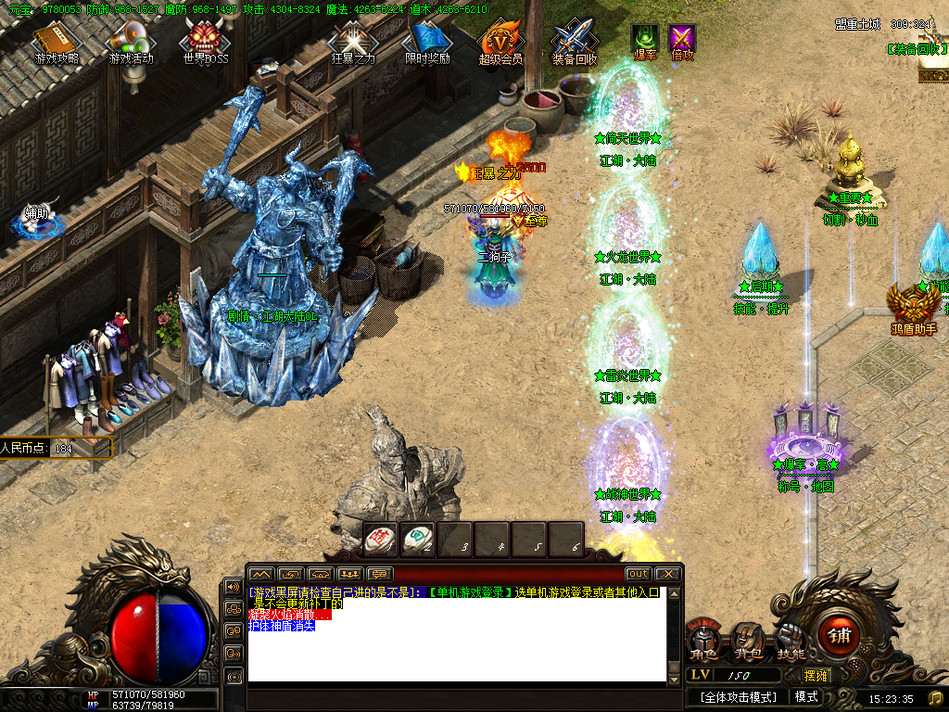Open the 技能 skills panel
The height and width of the screenshot is (712, 949).
790,641
